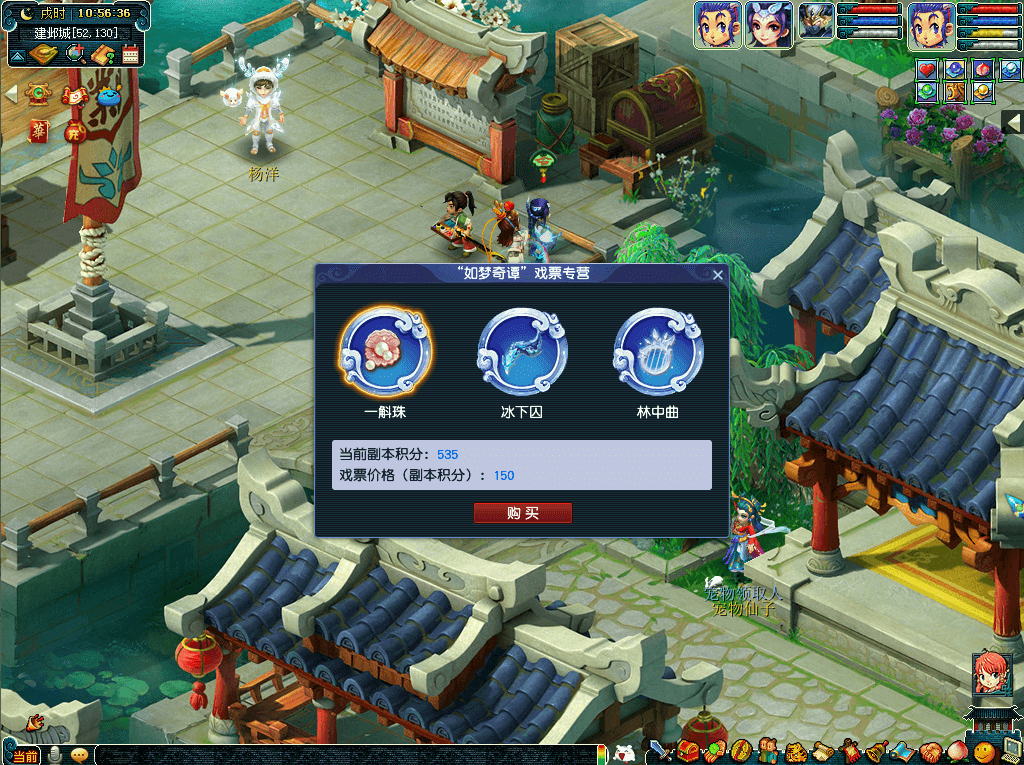Click the golden bell icon in bottom bar
The height and width of the screenshot is (765, 1024).
point(874,750)
